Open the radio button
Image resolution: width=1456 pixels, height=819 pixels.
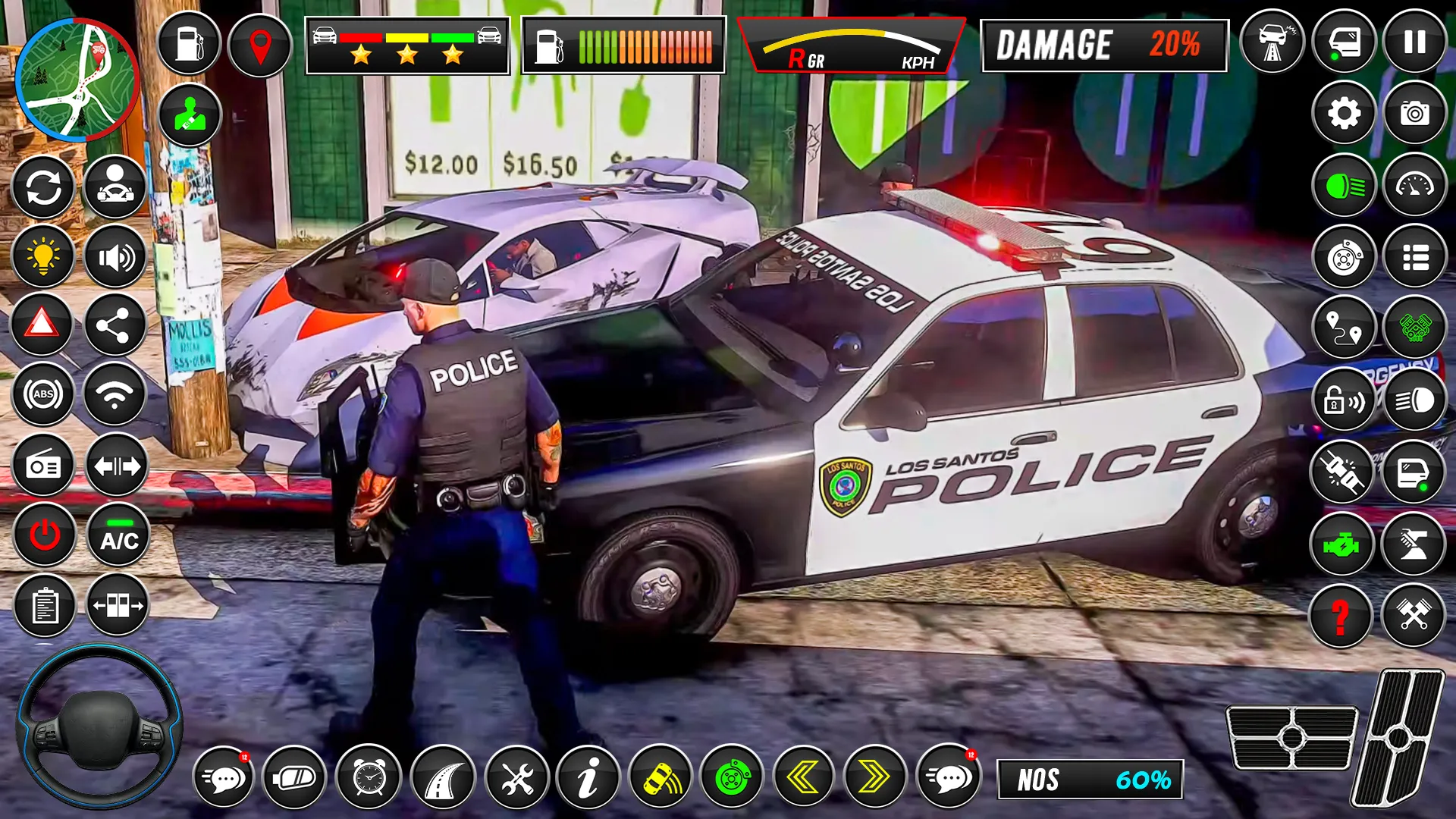pos(43,466)
